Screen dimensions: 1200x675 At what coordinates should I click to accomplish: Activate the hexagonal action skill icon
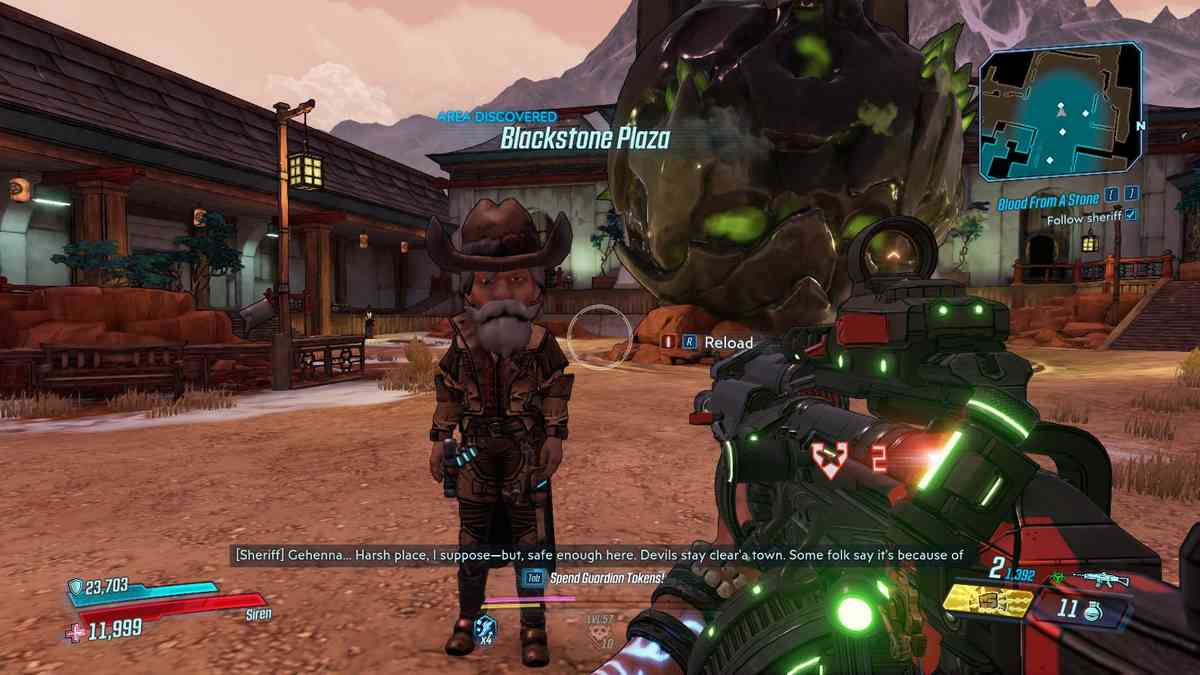[485, 626]
